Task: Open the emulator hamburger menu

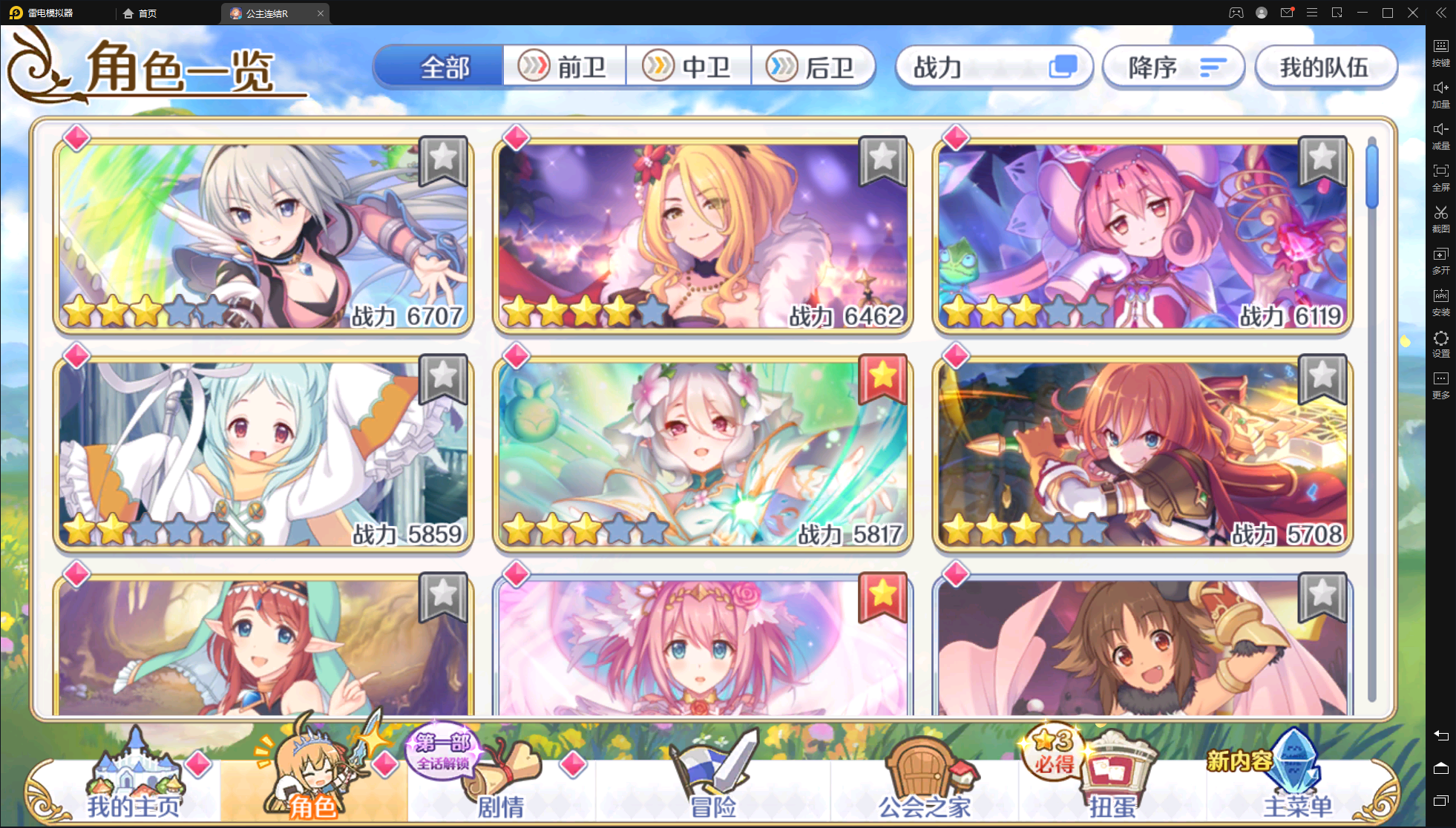Action: tap(1312, 13)
